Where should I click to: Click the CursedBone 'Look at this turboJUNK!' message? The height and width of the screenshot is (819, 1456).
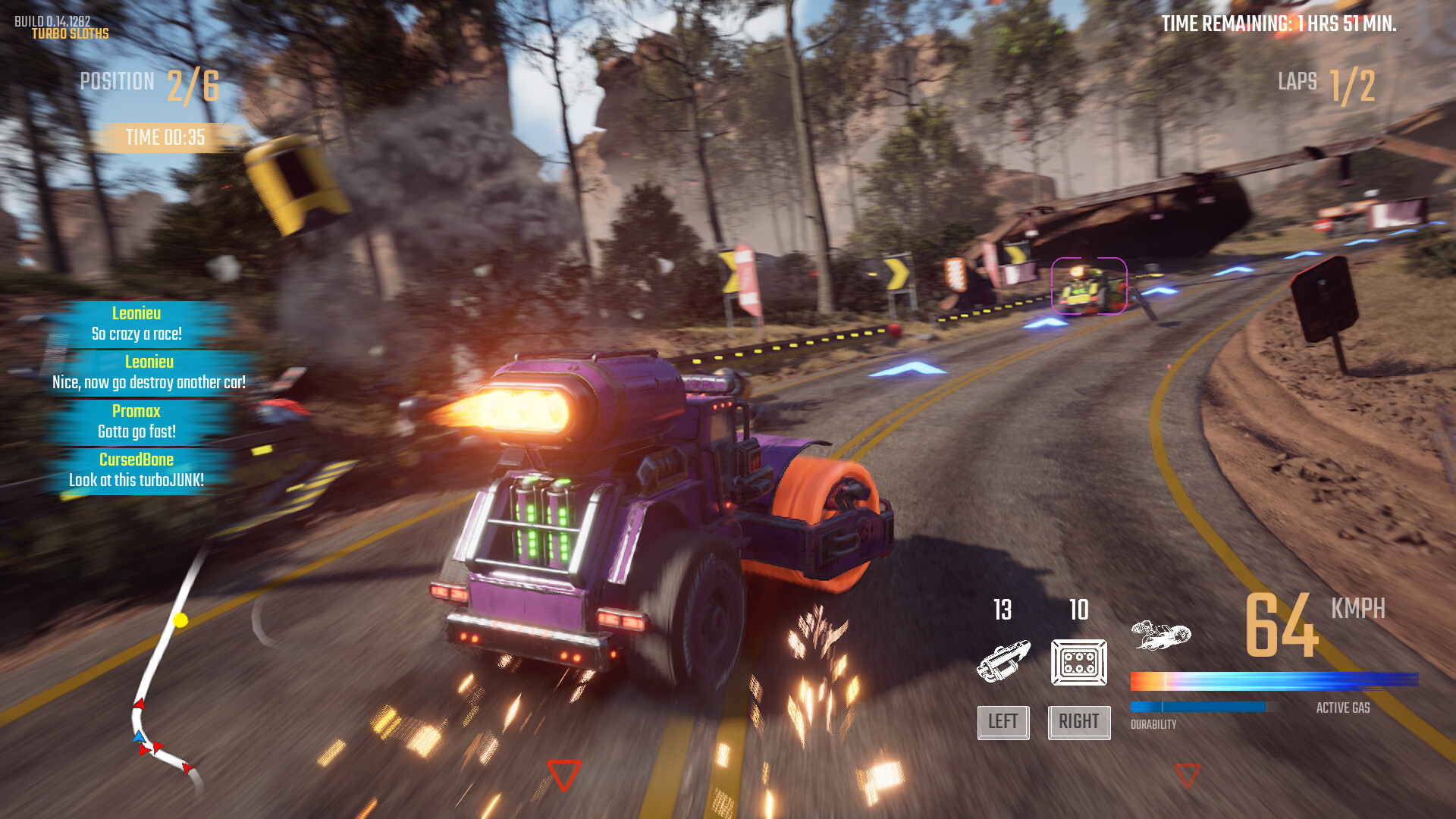[136, 469]
